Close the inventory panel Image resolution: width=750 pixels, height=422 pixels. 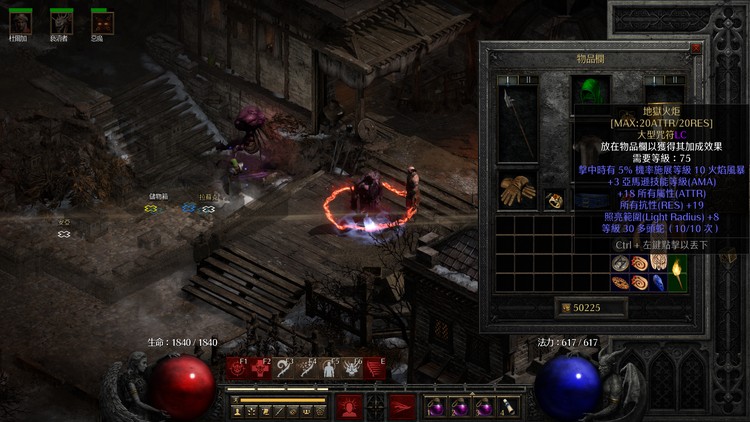coord(696,47)
